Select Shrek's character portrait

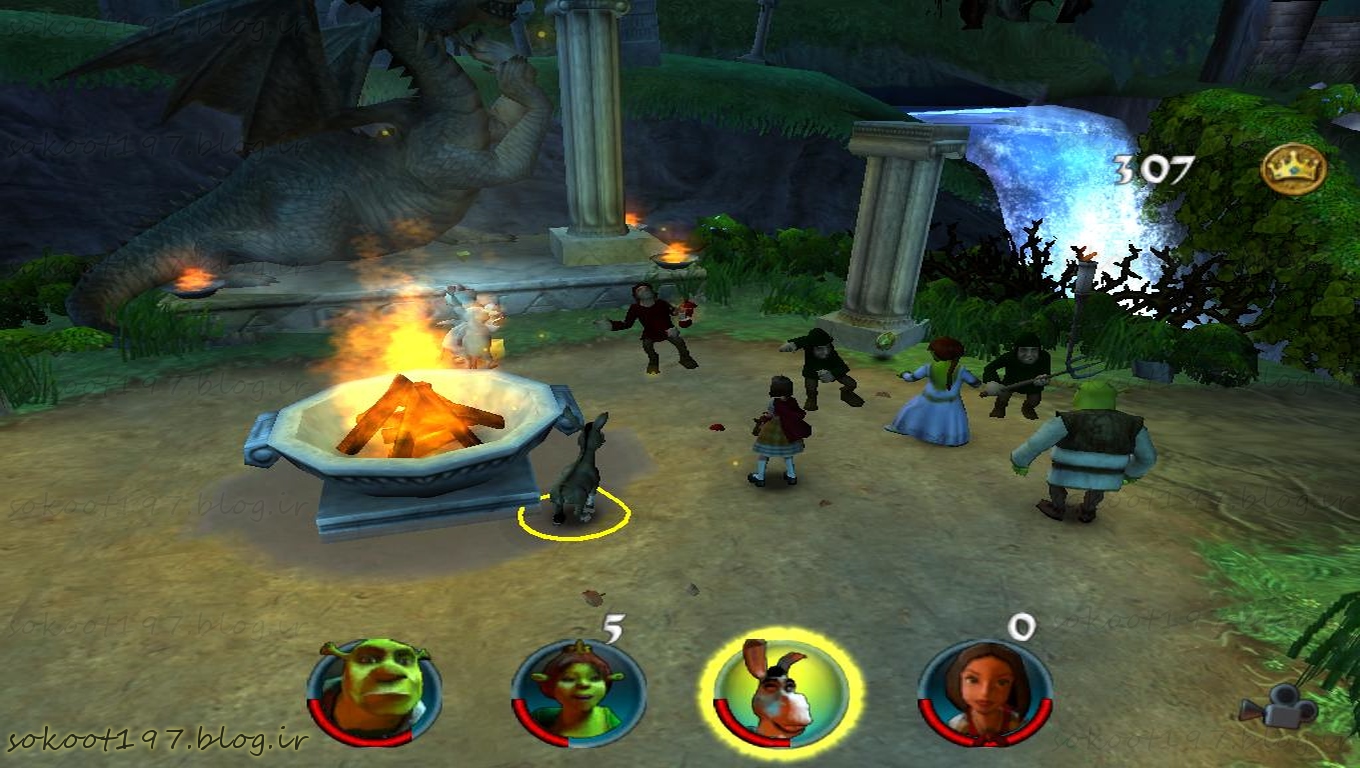(373, 690)
